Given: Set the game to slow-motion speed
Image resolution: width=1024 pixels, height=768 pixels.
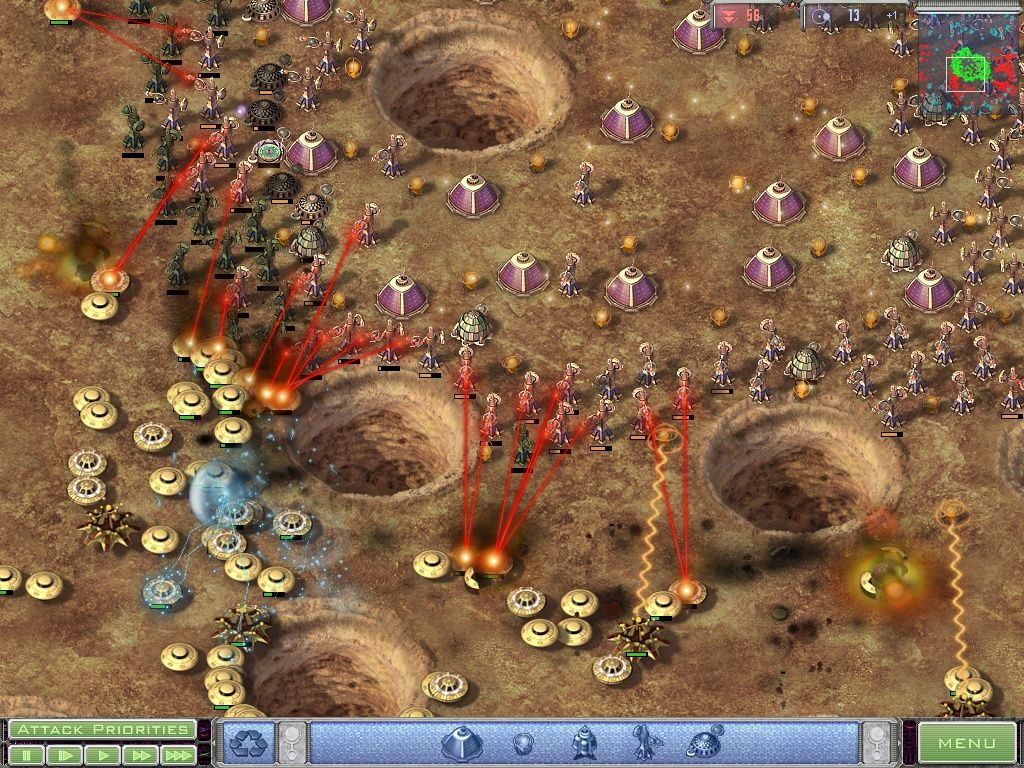Looking at the screenshot, I should click(x=65, y=755).
